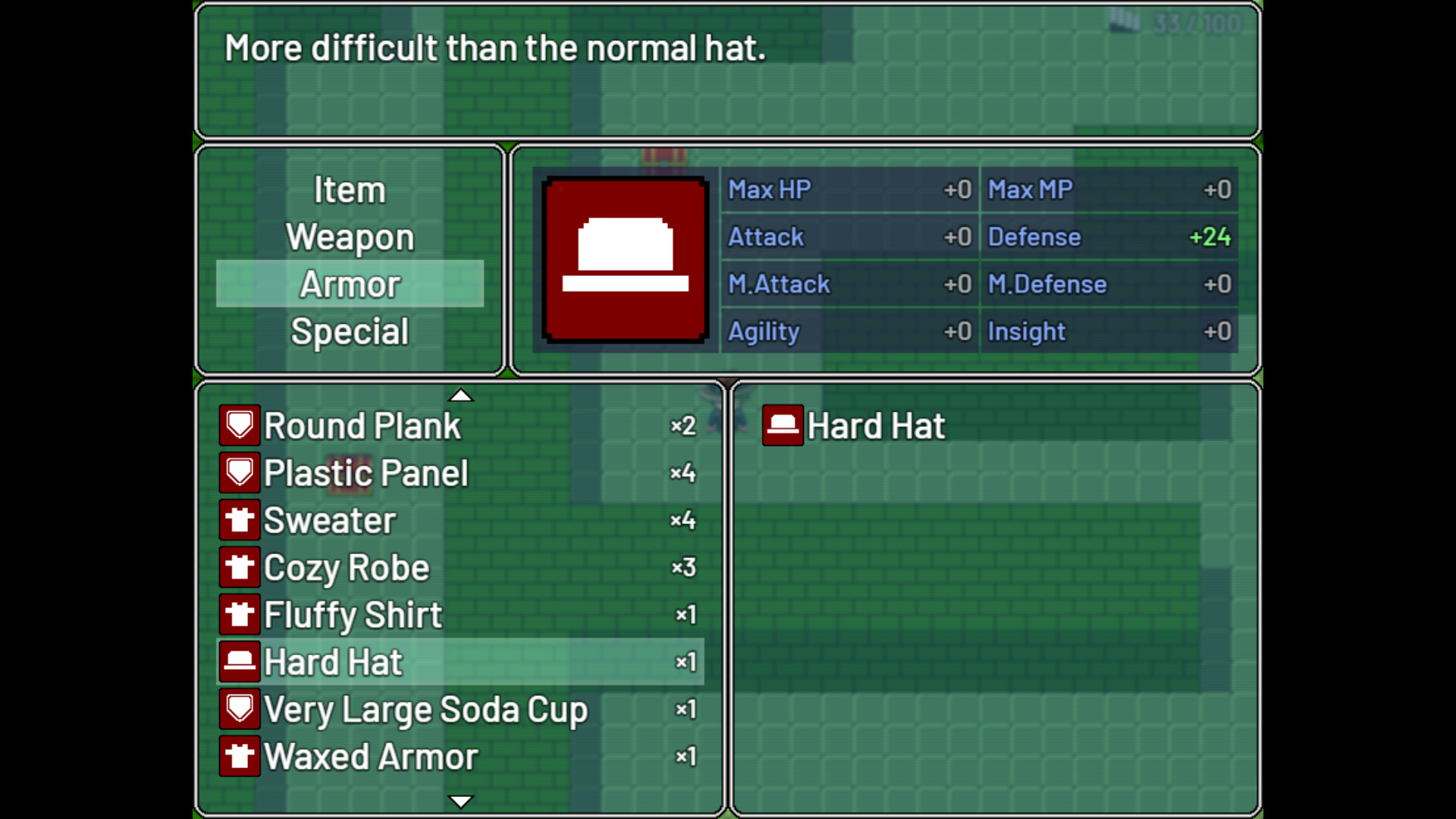
Task: Click the armor icon next to Cozy Robe
Action: click(x=239, y=567)
